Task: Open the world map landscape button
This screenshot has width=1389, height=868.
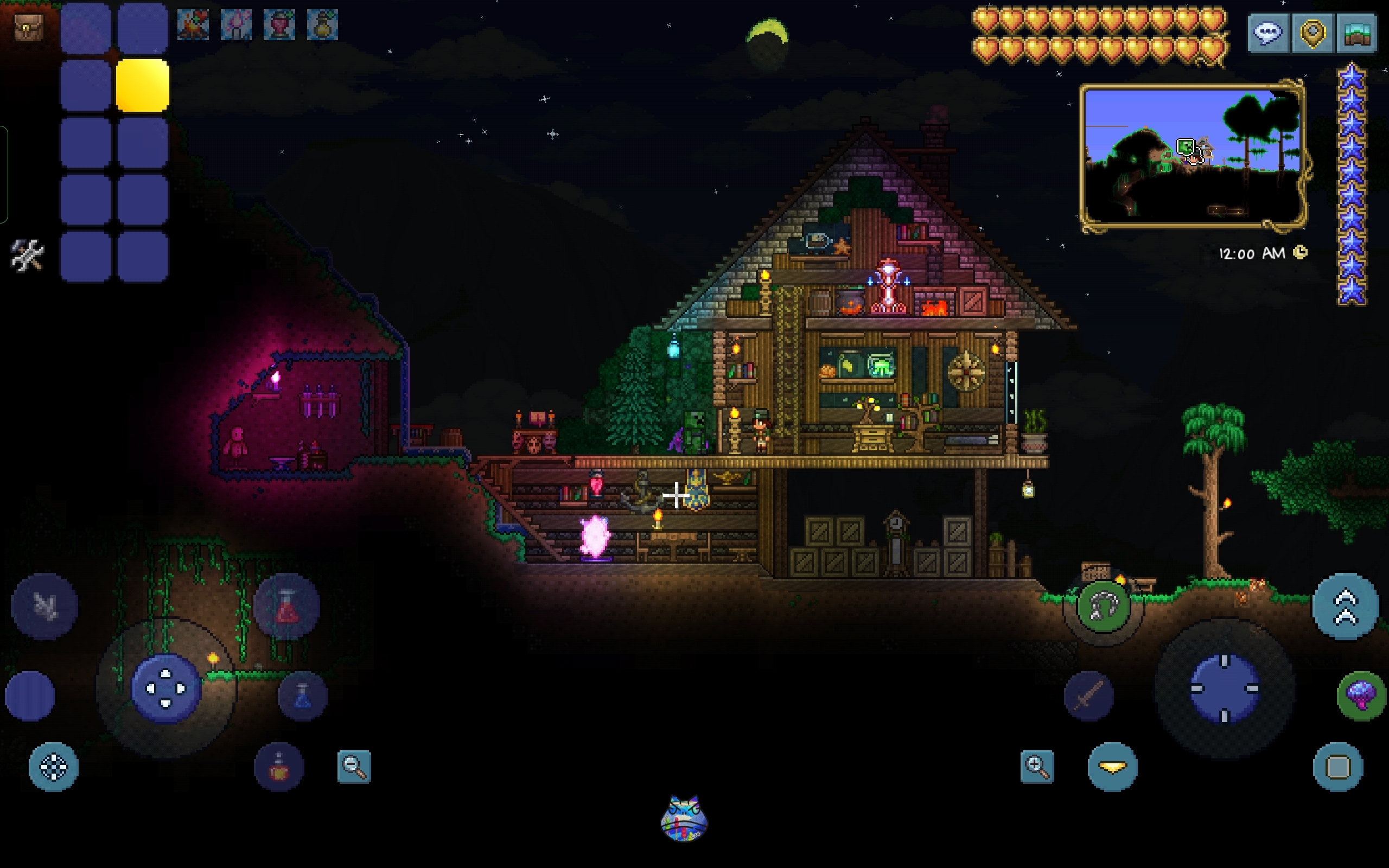Action: click(1357, 33)
